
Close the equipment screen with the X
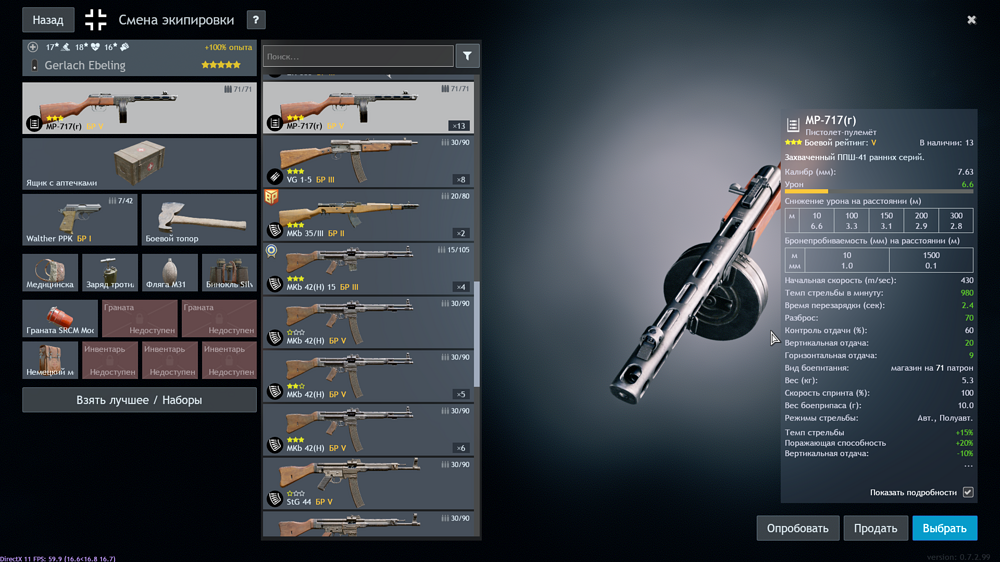pos(971,20)
